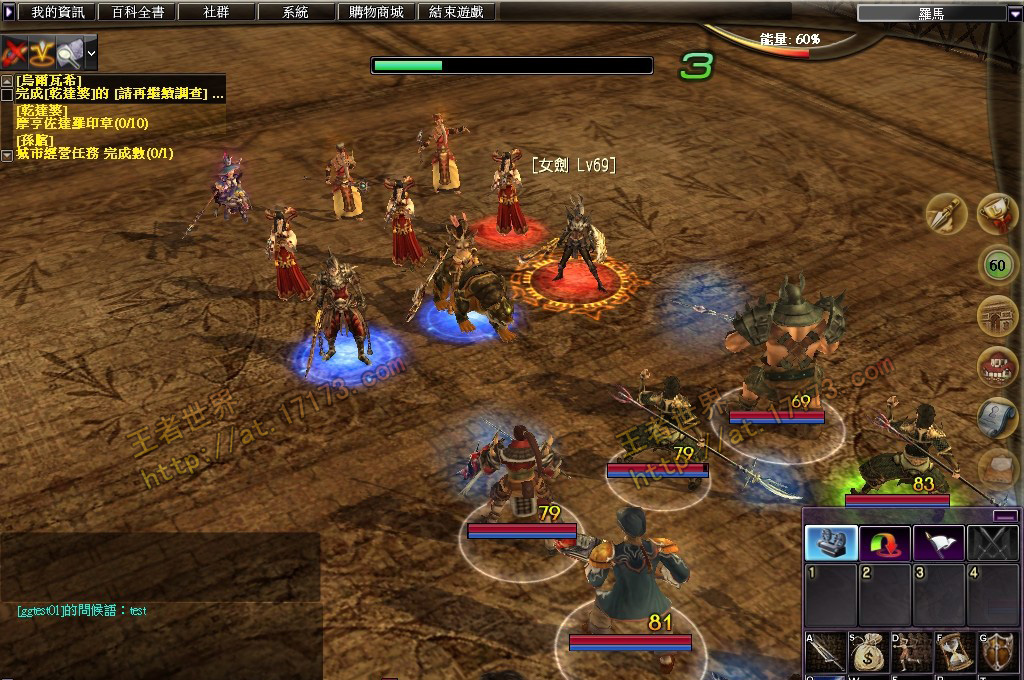This screenshot has width=1024, height=680.
Task: Open the scroll document icon
Action: pyautogui.click(x=997, y=418)
